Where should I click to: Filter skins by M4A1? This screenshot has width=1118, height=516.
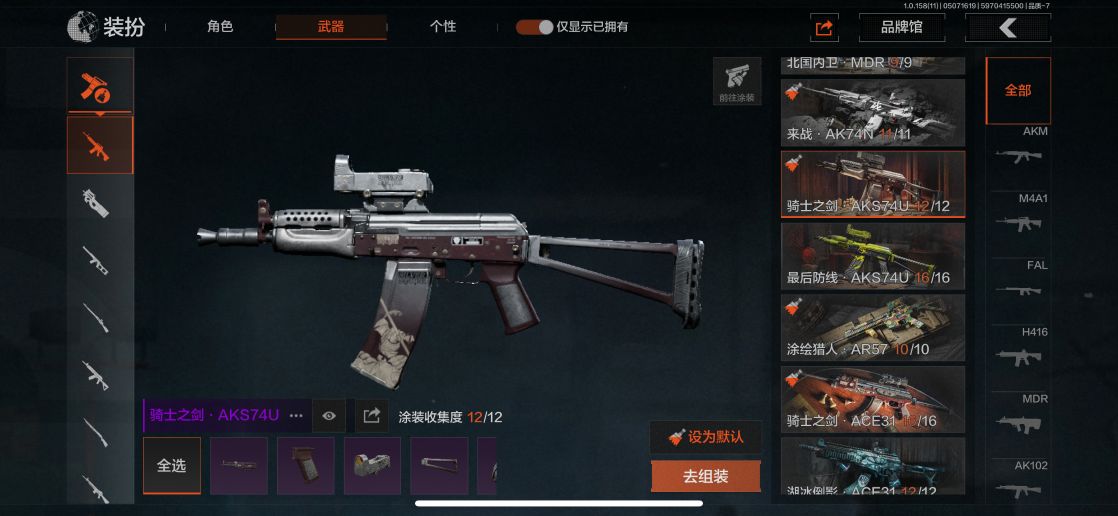click(x=1019, y=214)
